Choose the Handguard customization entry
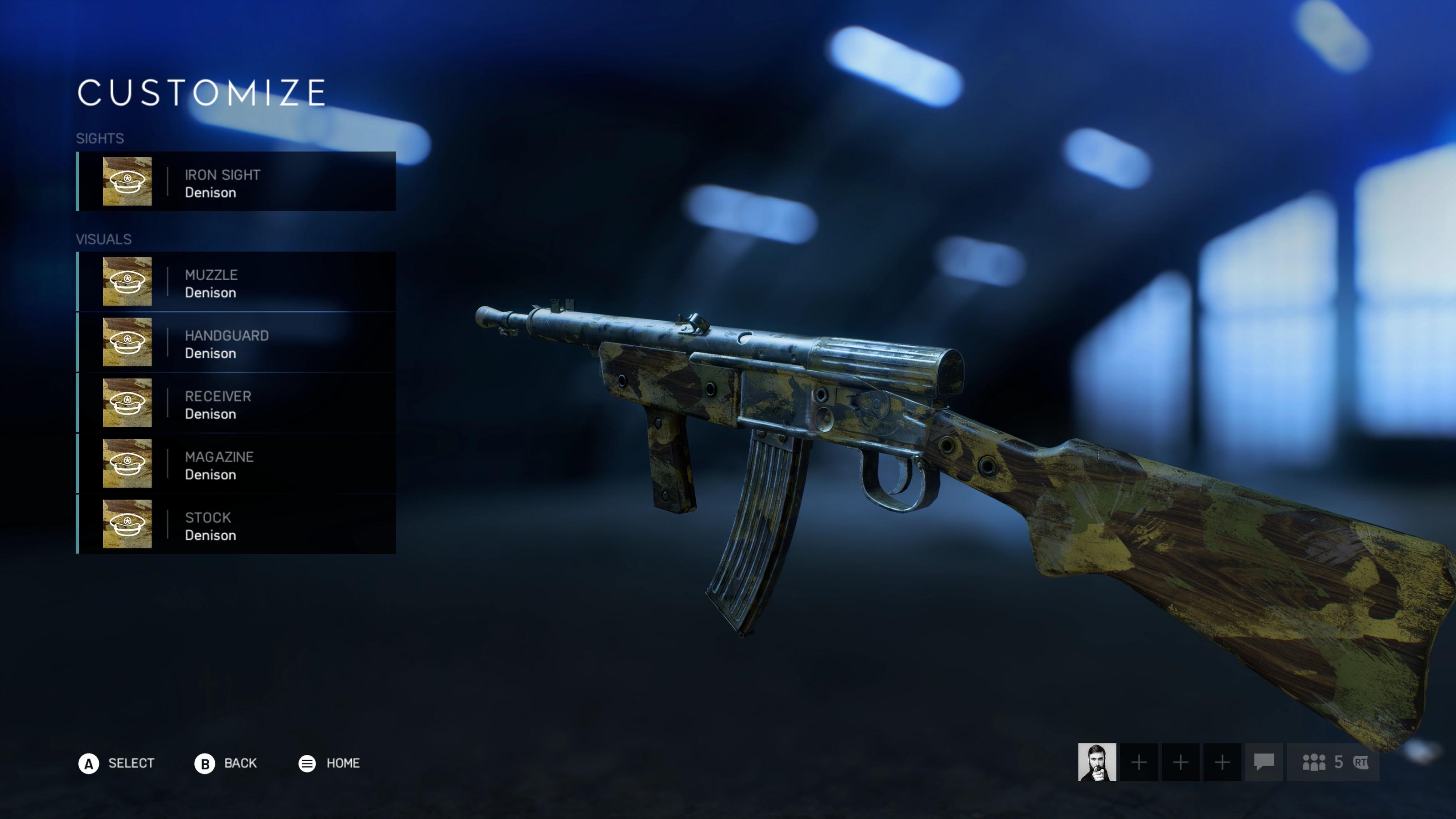The height and width of the screenshot is (819, 1456). [x=236, y=342]
